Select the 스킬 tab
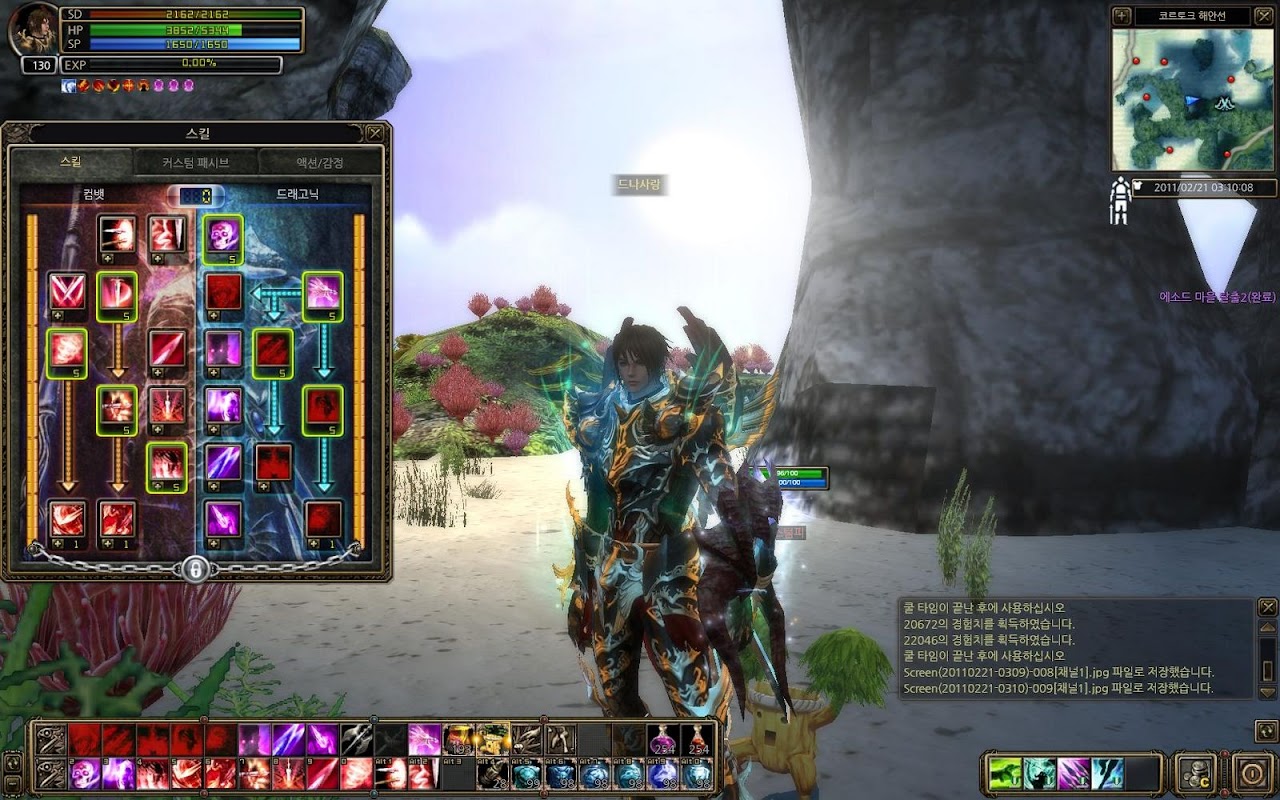 pos(71,162)
